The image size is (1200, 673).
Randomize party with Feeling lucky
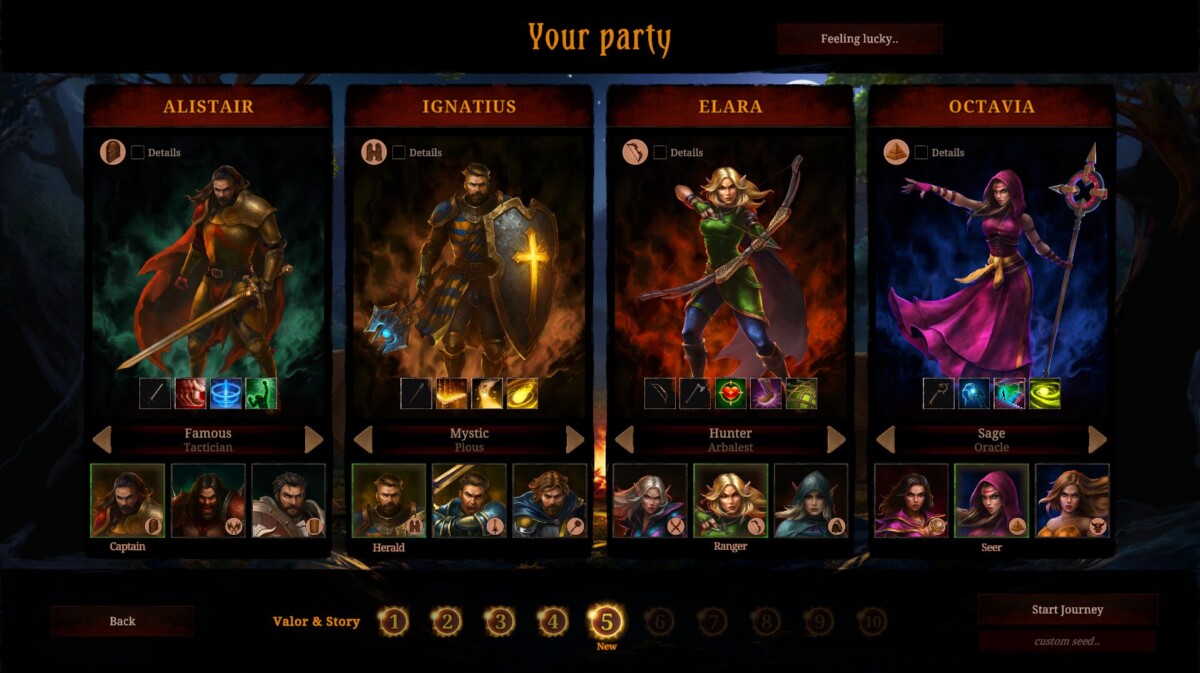(x=859, y=39)
